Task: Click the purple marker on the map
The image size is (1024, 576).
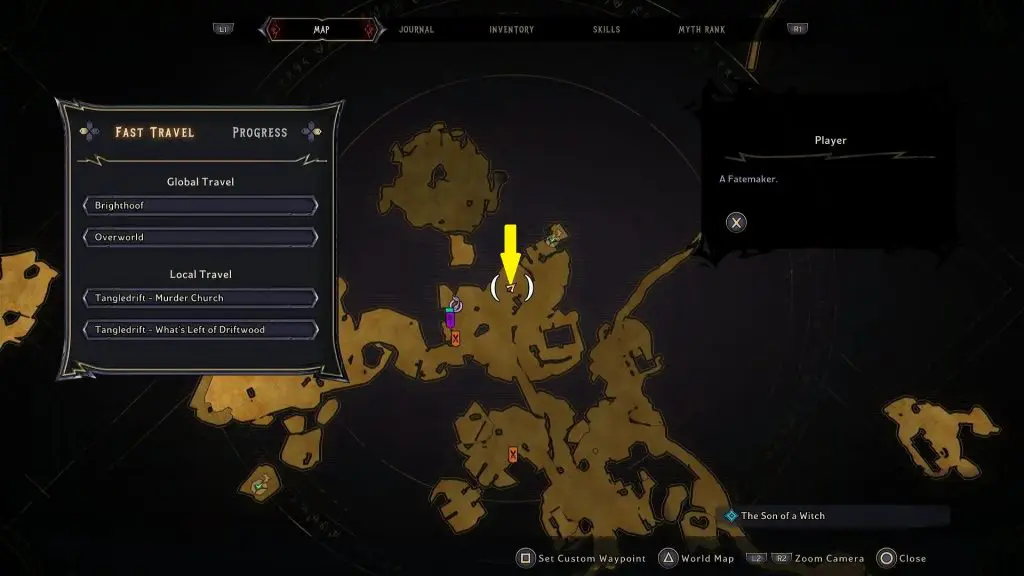Action: coord(450,320)
